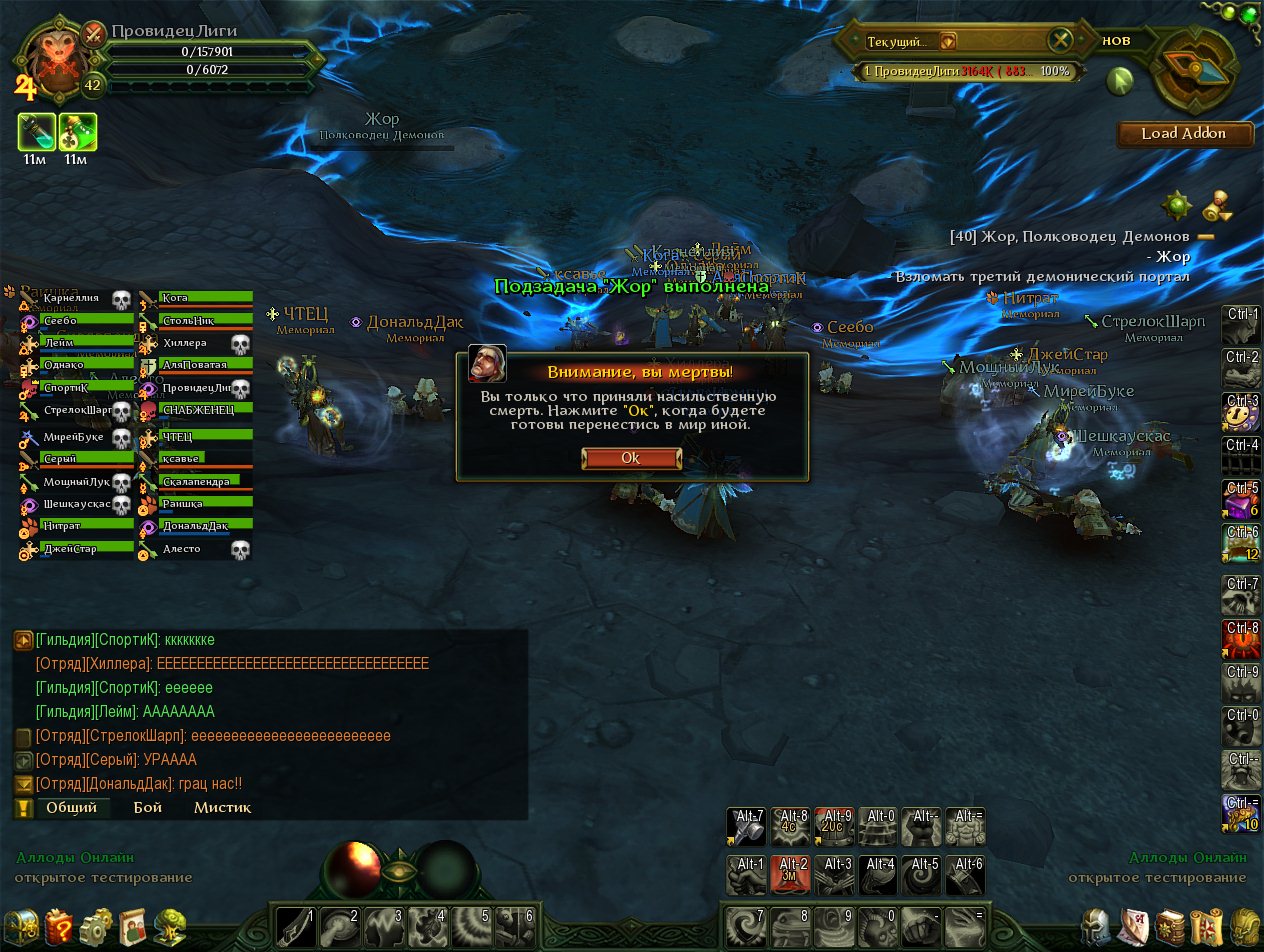Select raid member ДональдДак in the raid list
This screenshot has width=1264, height=952.
point(195,526)
